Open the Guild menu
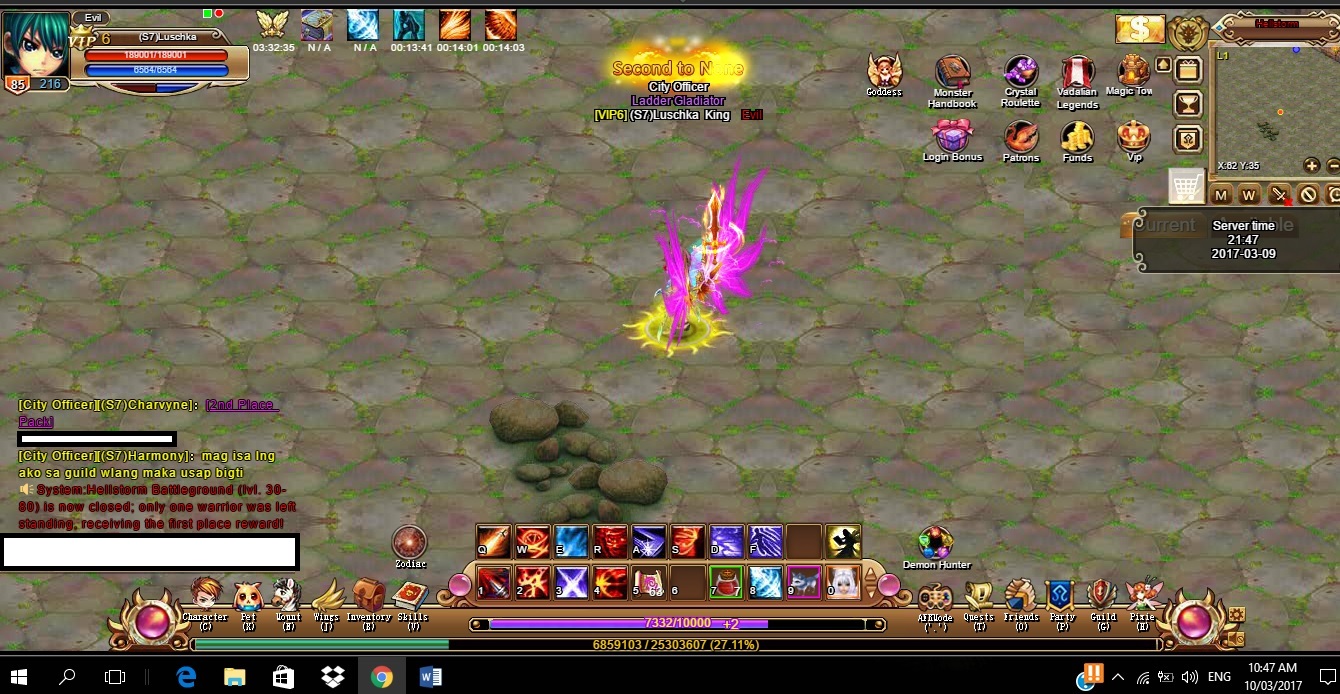Screen dimensions: 1340x694 click(1102, 596)
